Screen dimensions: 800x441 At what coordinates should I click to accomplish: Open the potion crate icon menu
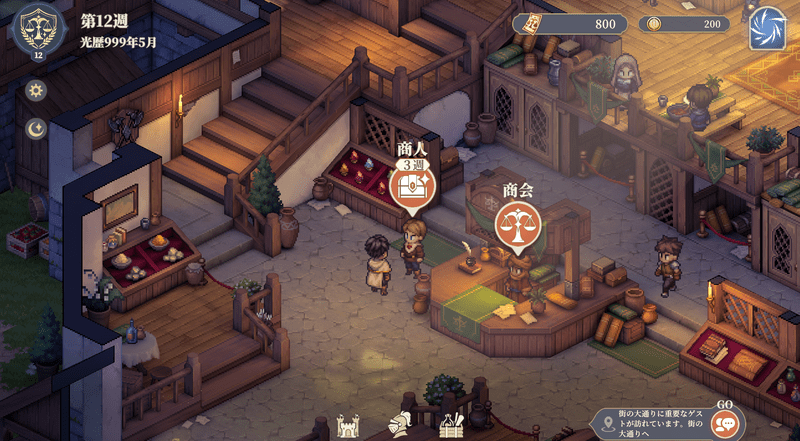coord(451,425)
